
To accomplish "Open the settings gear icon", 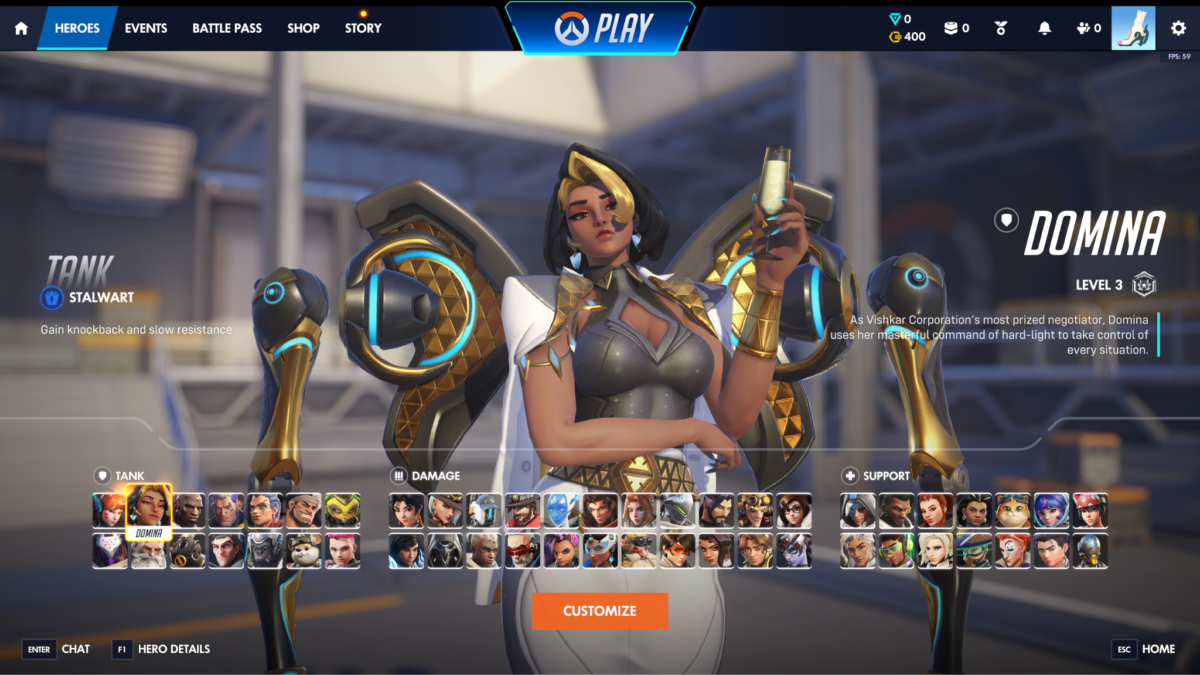I will coord(1178,28).
